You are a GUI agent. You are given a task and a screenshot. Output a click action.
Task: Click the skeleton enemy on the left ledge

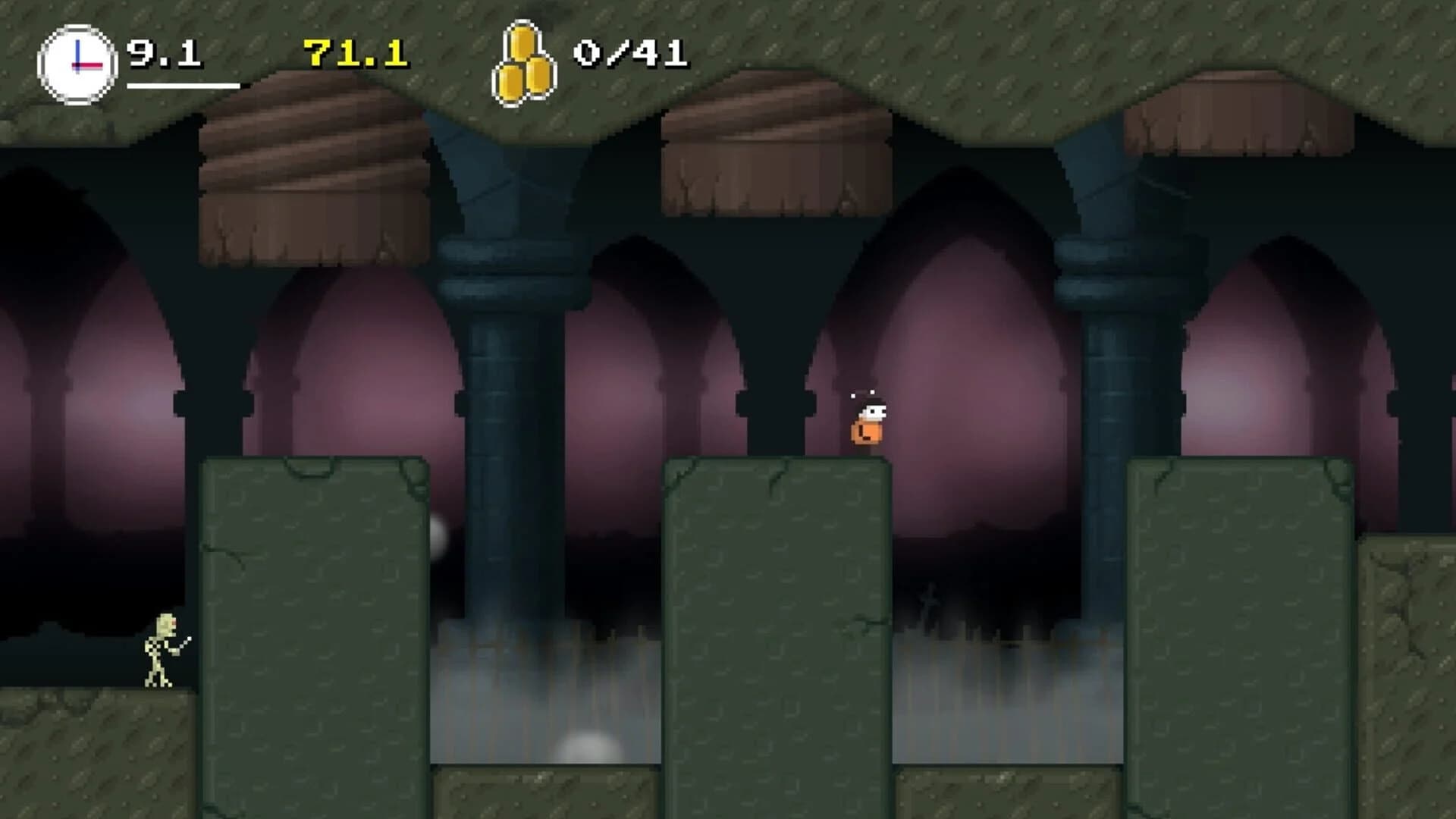pyautogui.click(x=159, y=652)
